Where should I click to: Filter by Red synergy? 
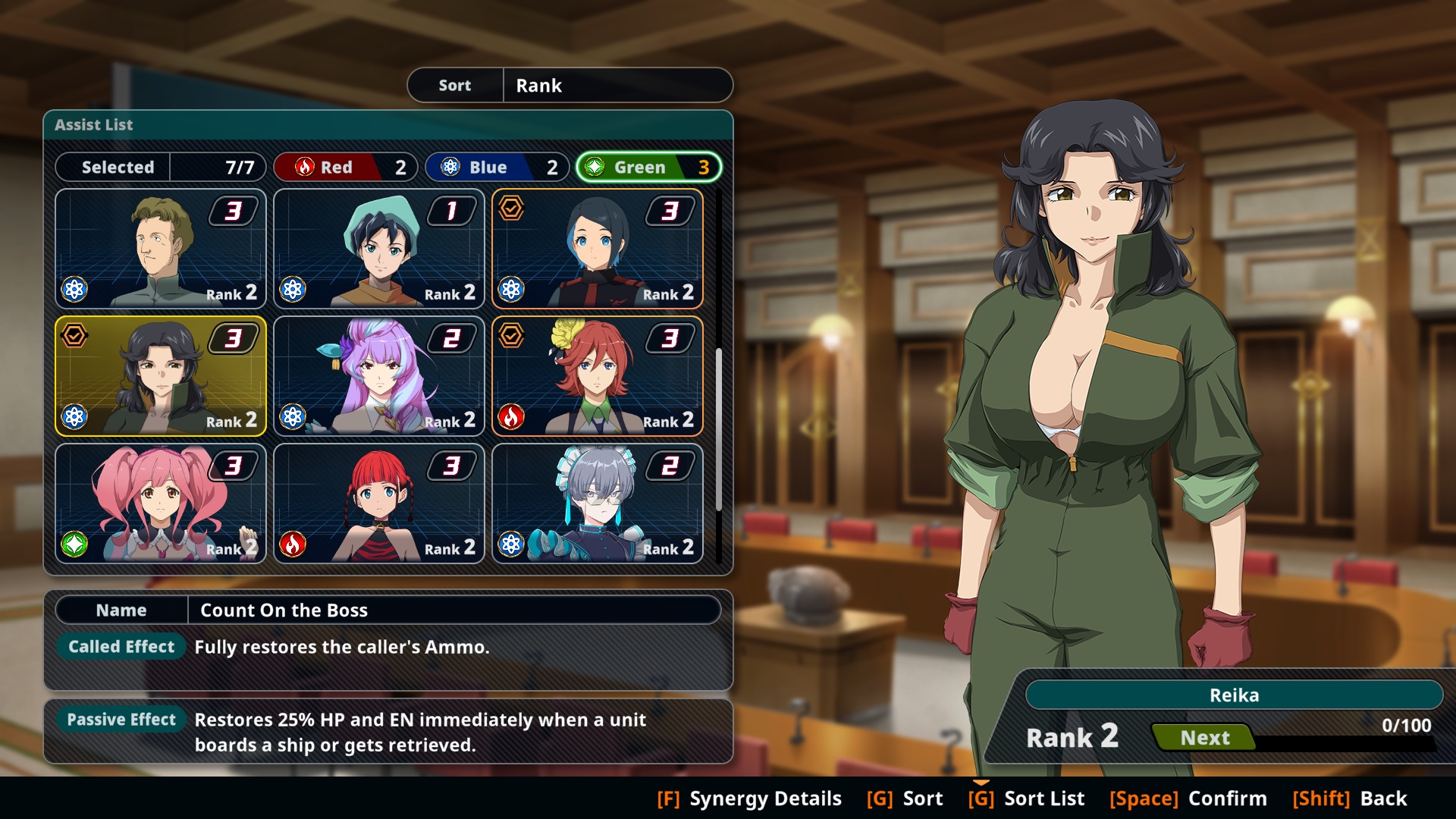pyautogui.click(x=346, y=167)
